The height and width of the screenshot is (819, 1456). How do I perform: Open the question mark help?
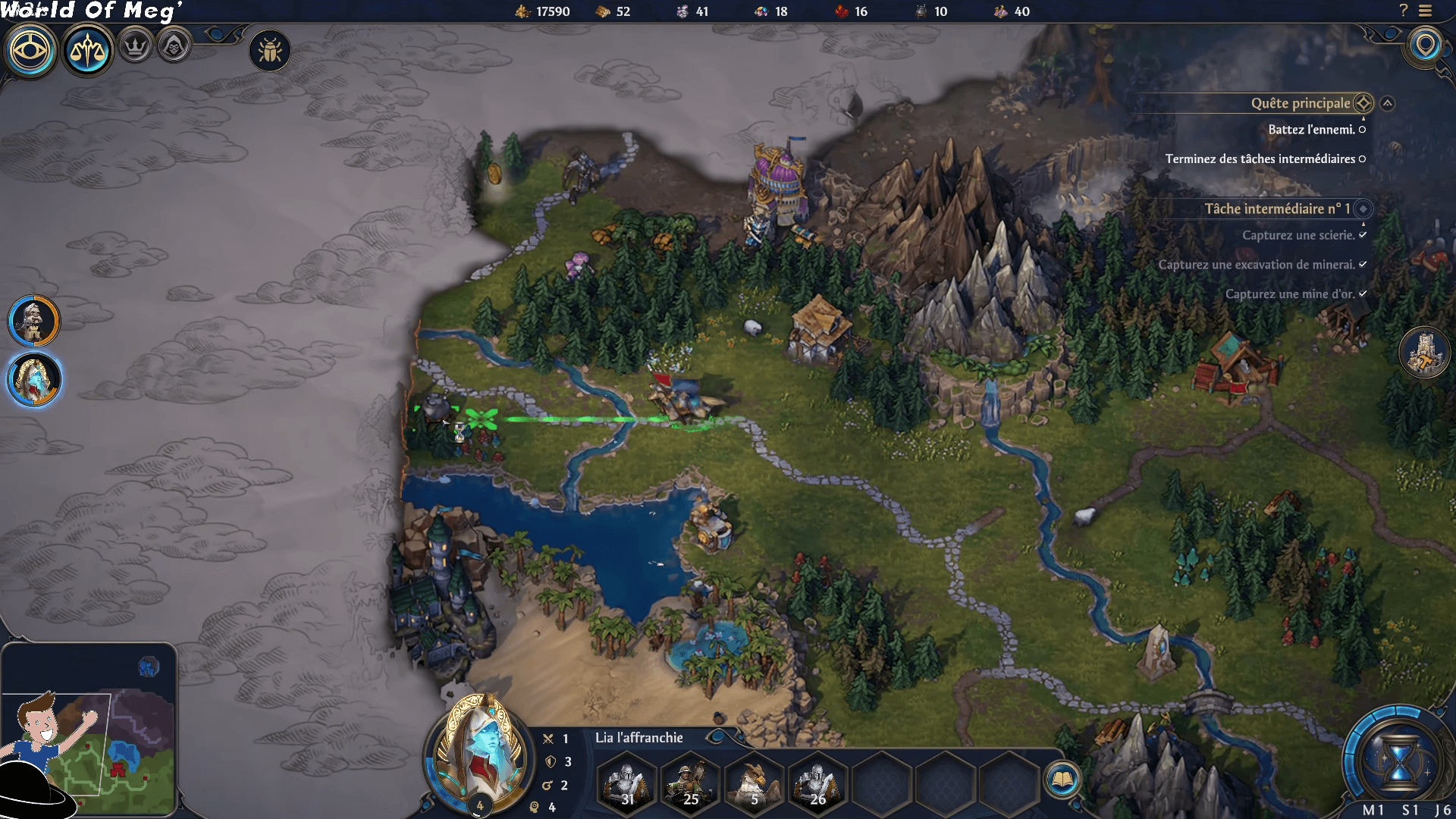coord(1403,11)
